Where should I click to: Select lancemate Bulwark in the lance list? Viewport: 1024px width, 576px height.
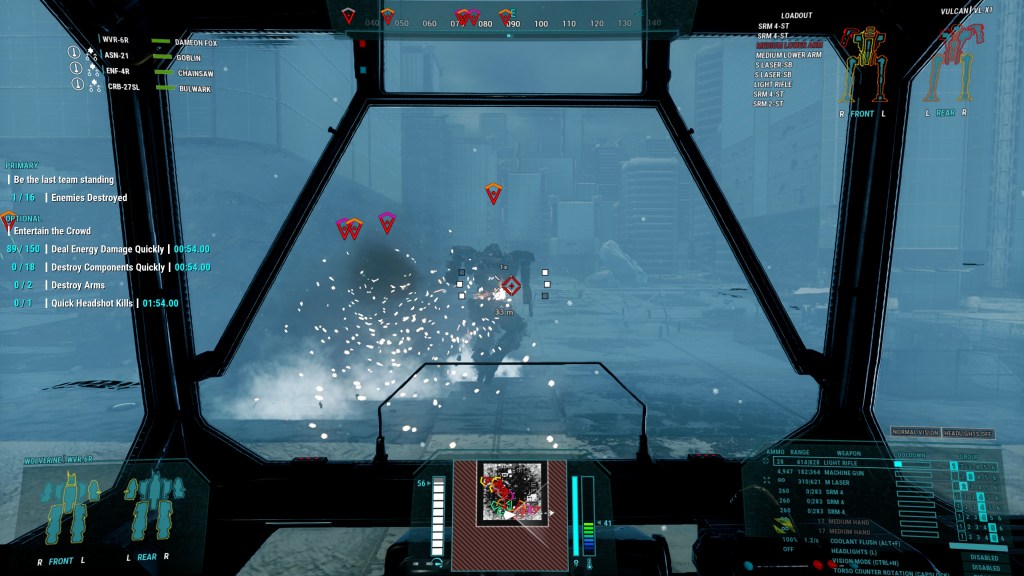(x=193, y=89)
